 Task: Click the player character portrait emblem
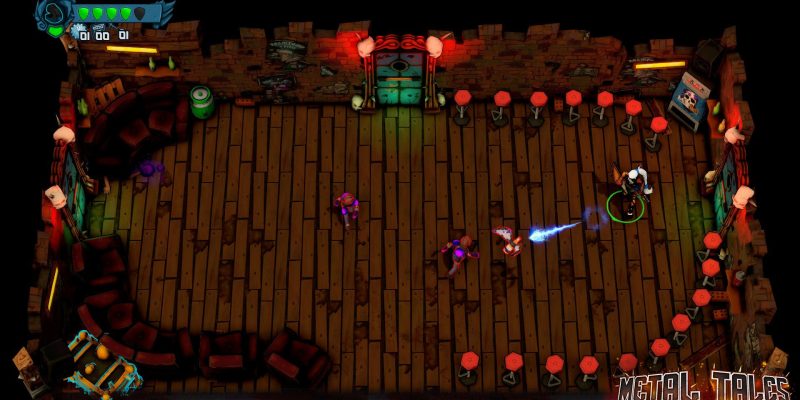click(x=52, y=13)
